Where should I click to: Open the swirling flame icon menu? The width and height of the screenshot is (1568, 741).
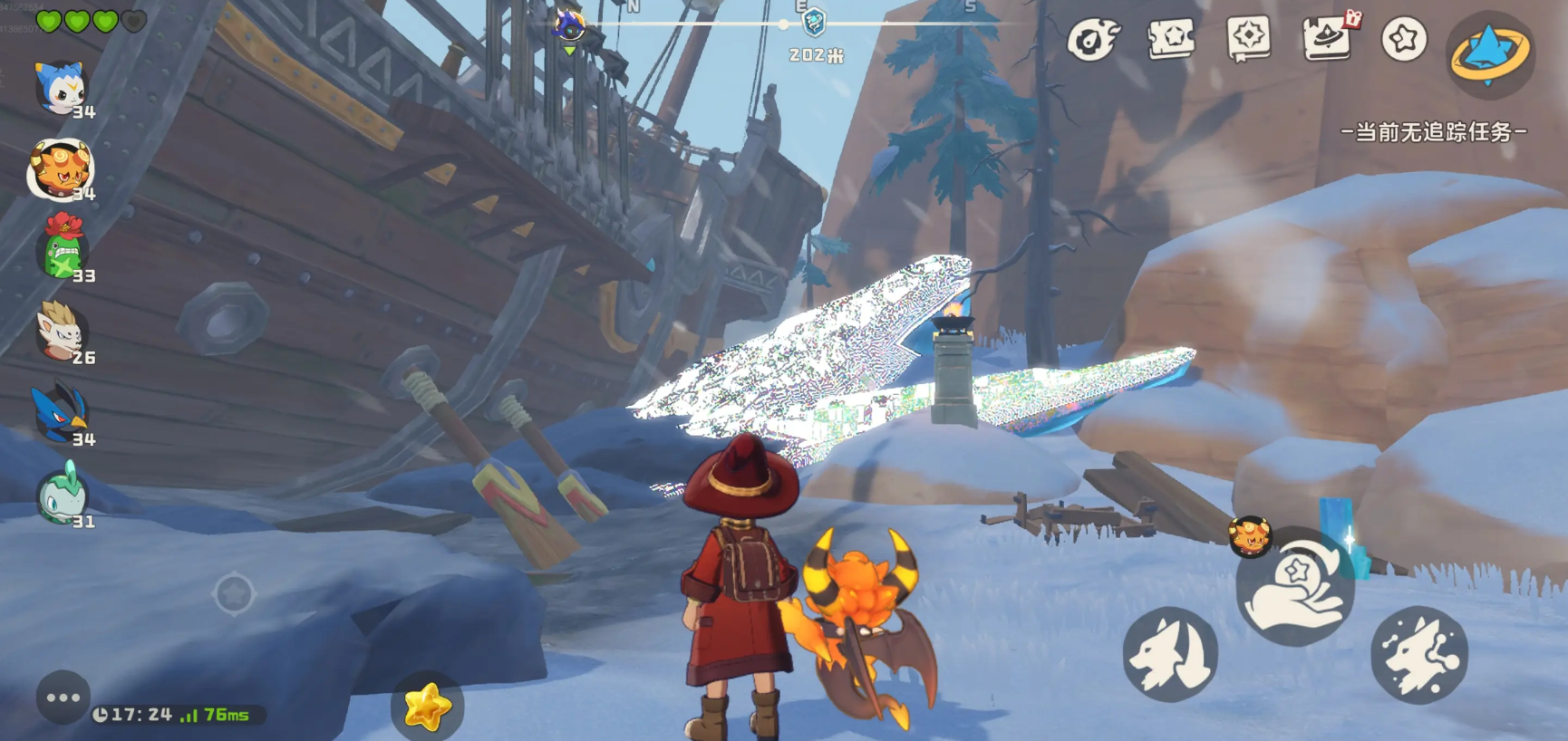click(x=1092, y=40)
